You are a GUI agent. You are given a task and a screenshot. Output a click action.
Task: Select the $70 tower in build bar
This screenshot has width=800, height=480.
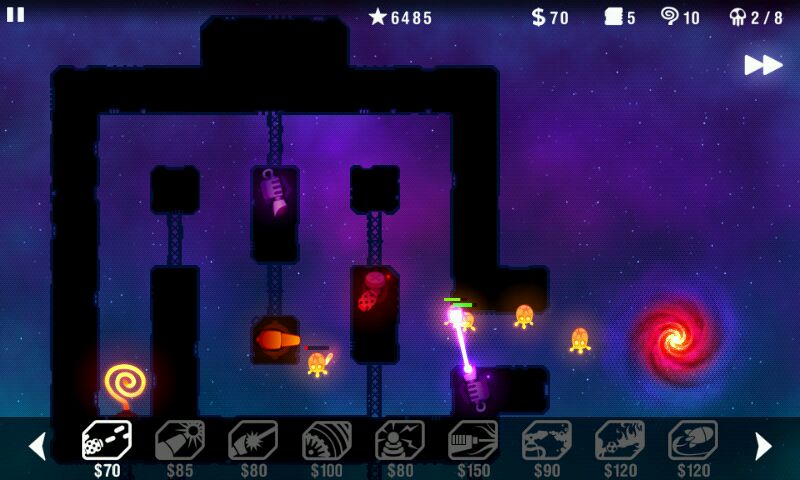pos(106,440)
